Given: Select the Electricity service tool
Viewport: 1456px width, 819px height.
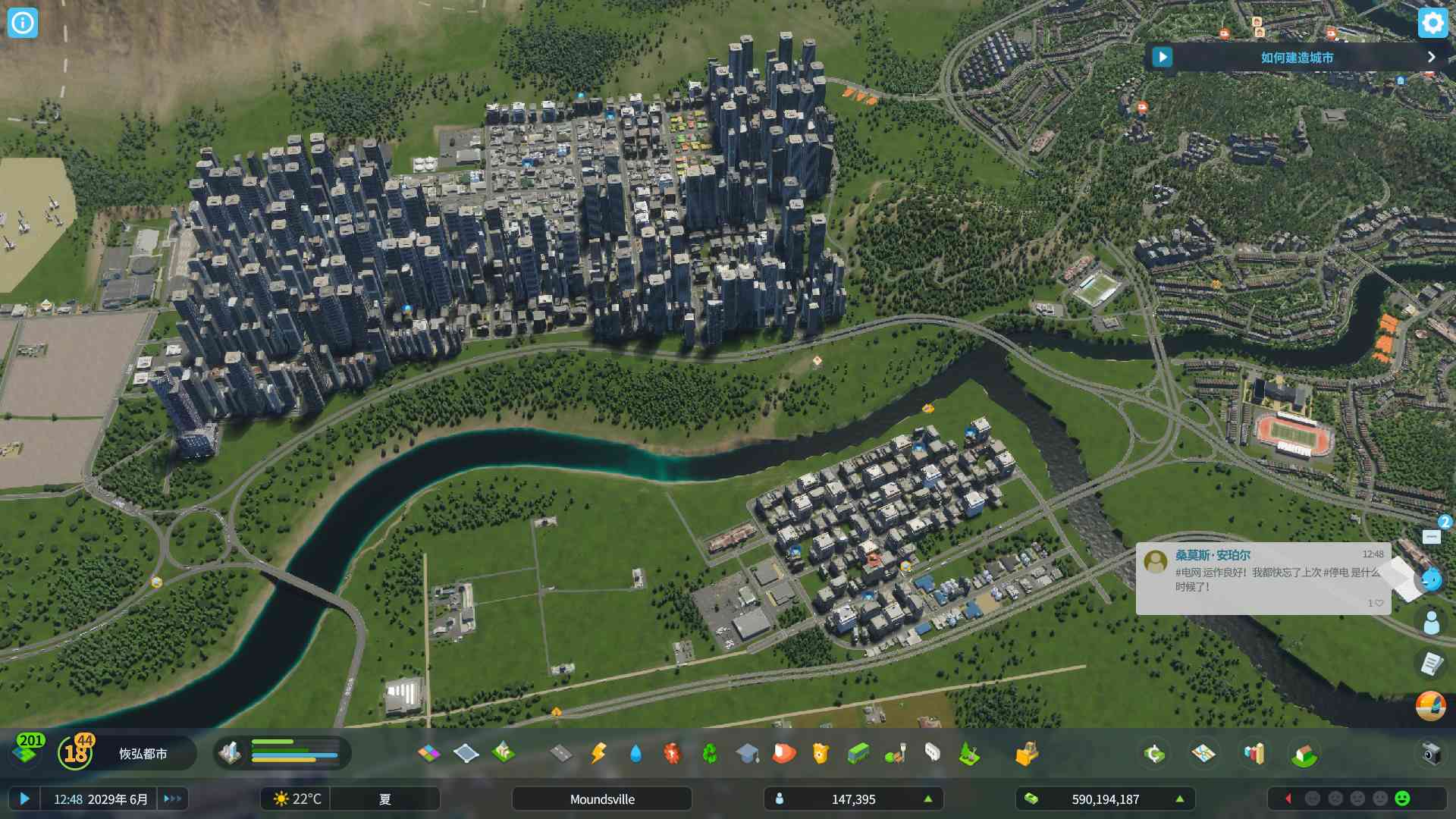Looking at the screenshot, I should [x=597, y=753].
